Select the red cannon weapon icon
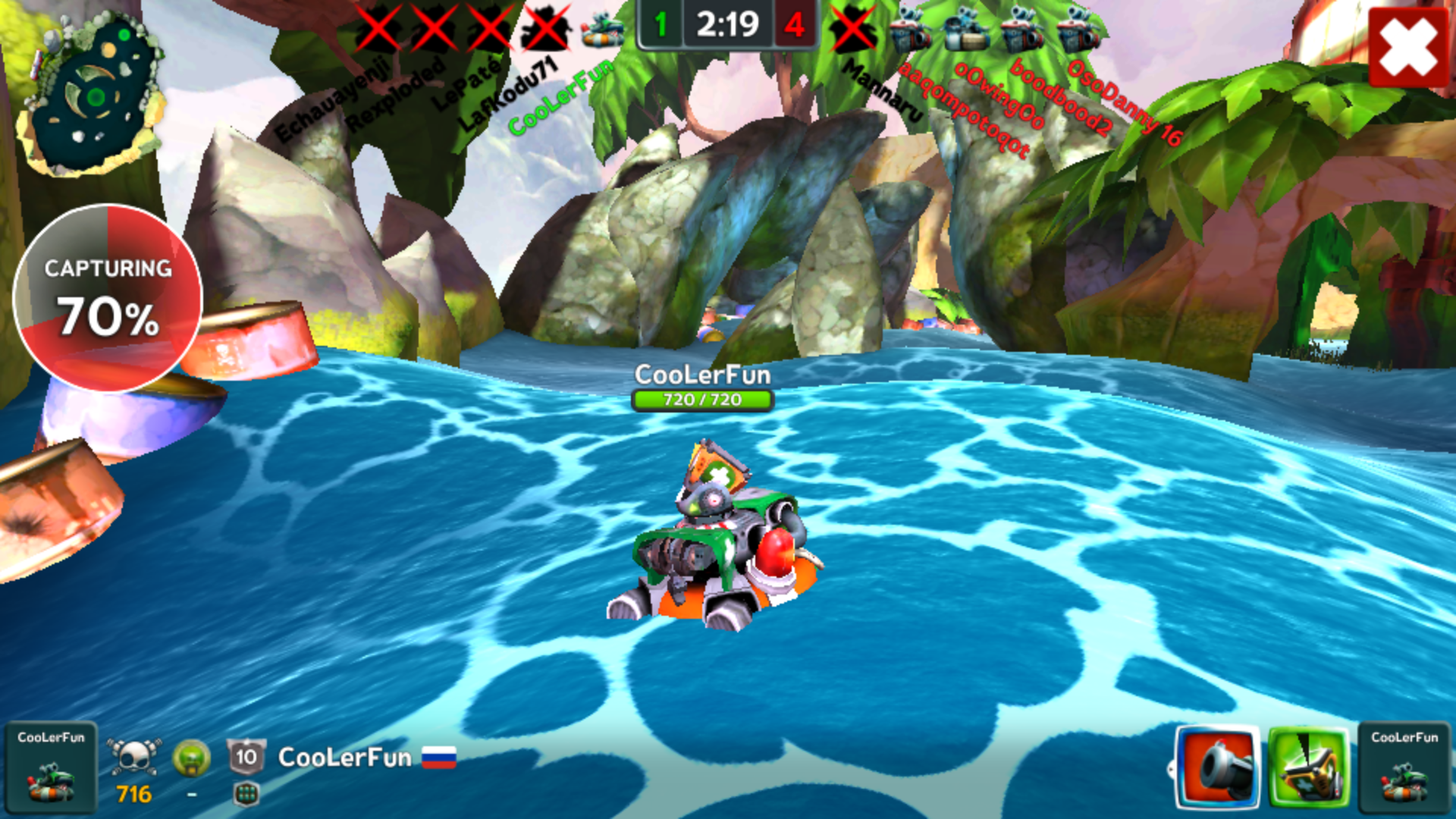 click(1217, 767)
